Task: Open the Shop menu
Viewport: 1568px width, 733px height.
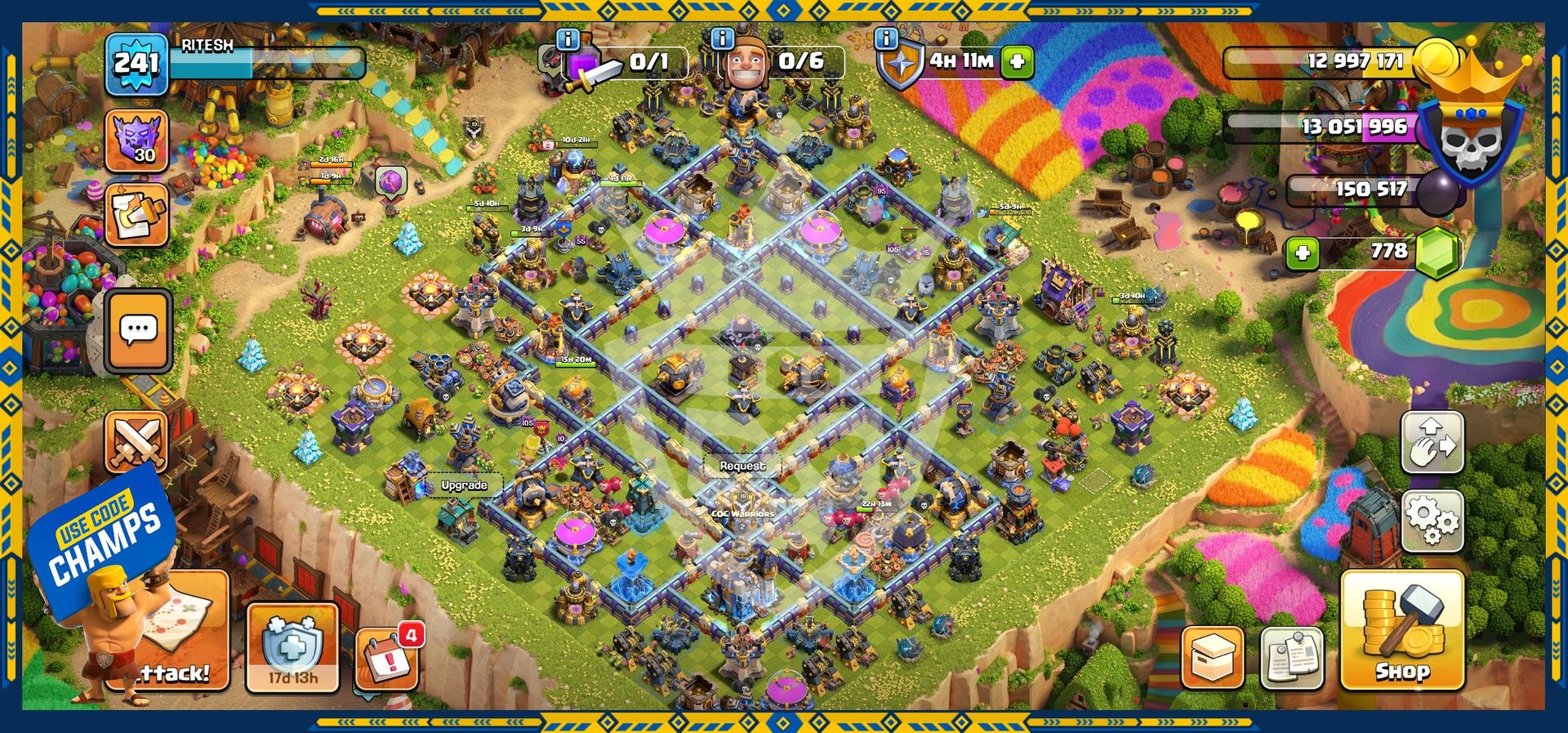Action: coord(1401,631)
